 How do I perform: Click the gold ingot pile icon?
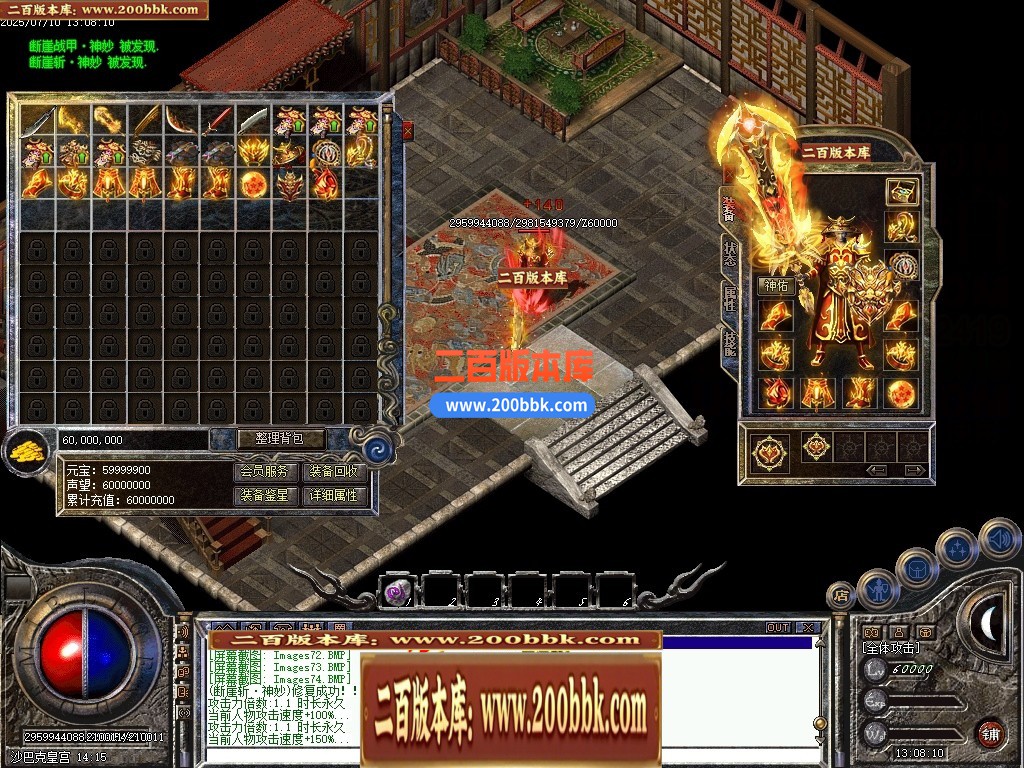point(27,452)
